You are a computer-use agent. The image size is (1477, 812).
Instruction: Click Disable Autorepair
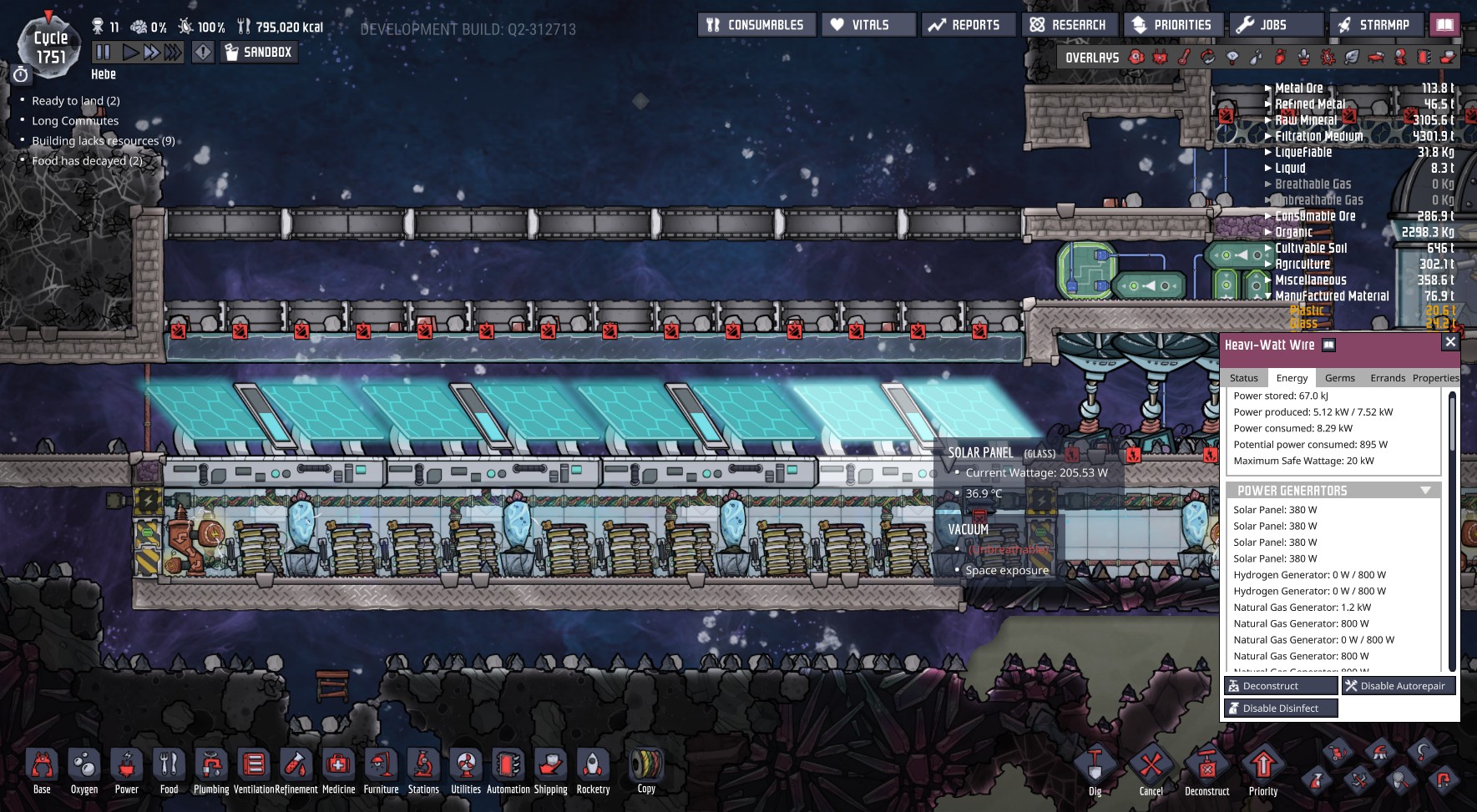point(1399,686)
